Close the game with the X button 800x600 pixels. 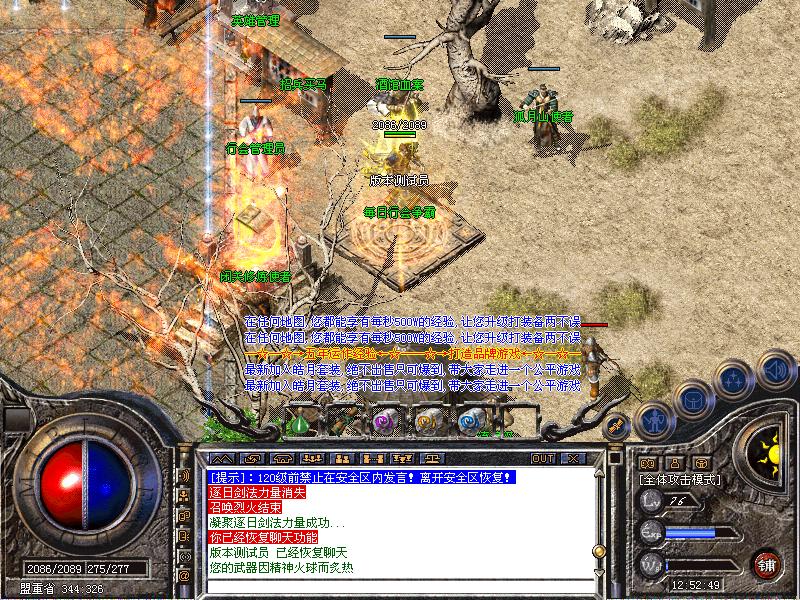pos(573,458)
